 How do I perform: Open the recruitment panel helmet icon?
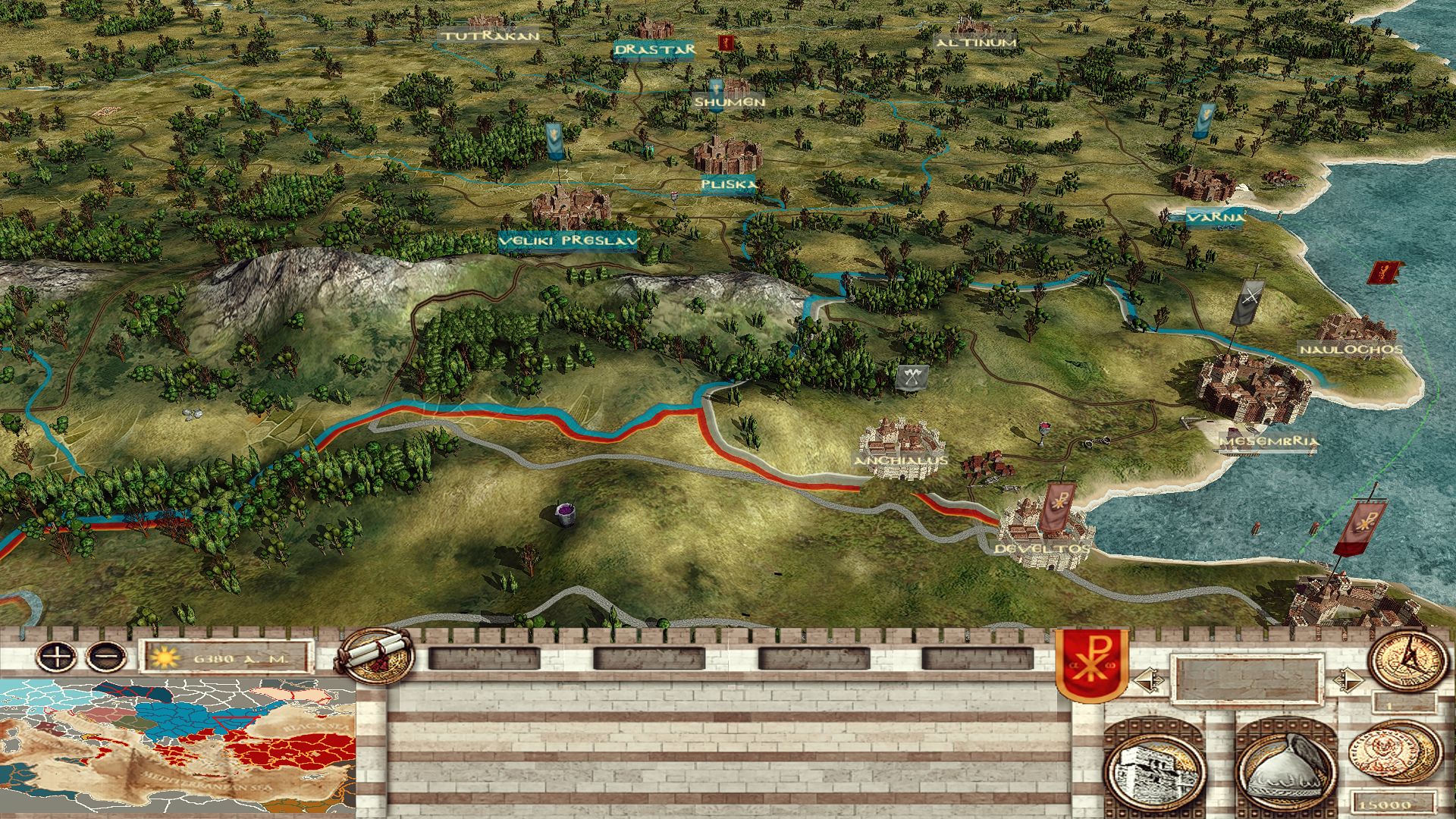tap(1286, 767)
